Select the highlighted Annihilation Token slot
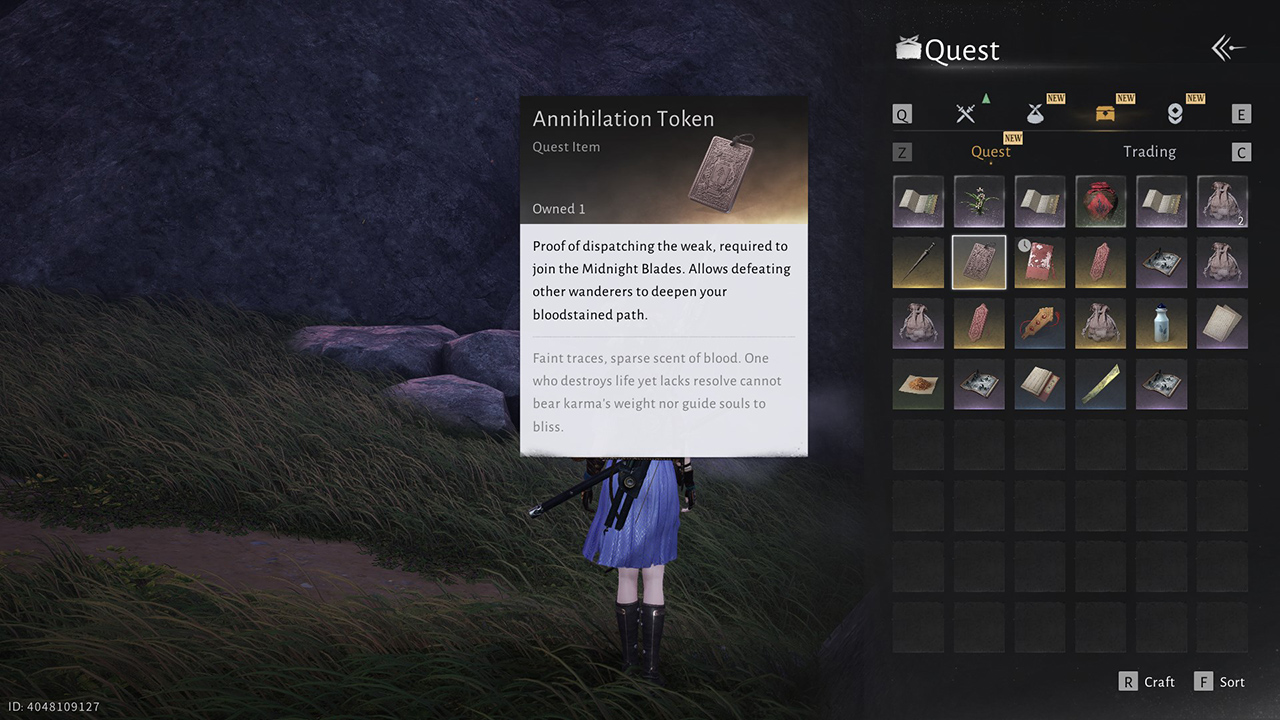The height and width of the screenshot is (720, 1280). 979,263
